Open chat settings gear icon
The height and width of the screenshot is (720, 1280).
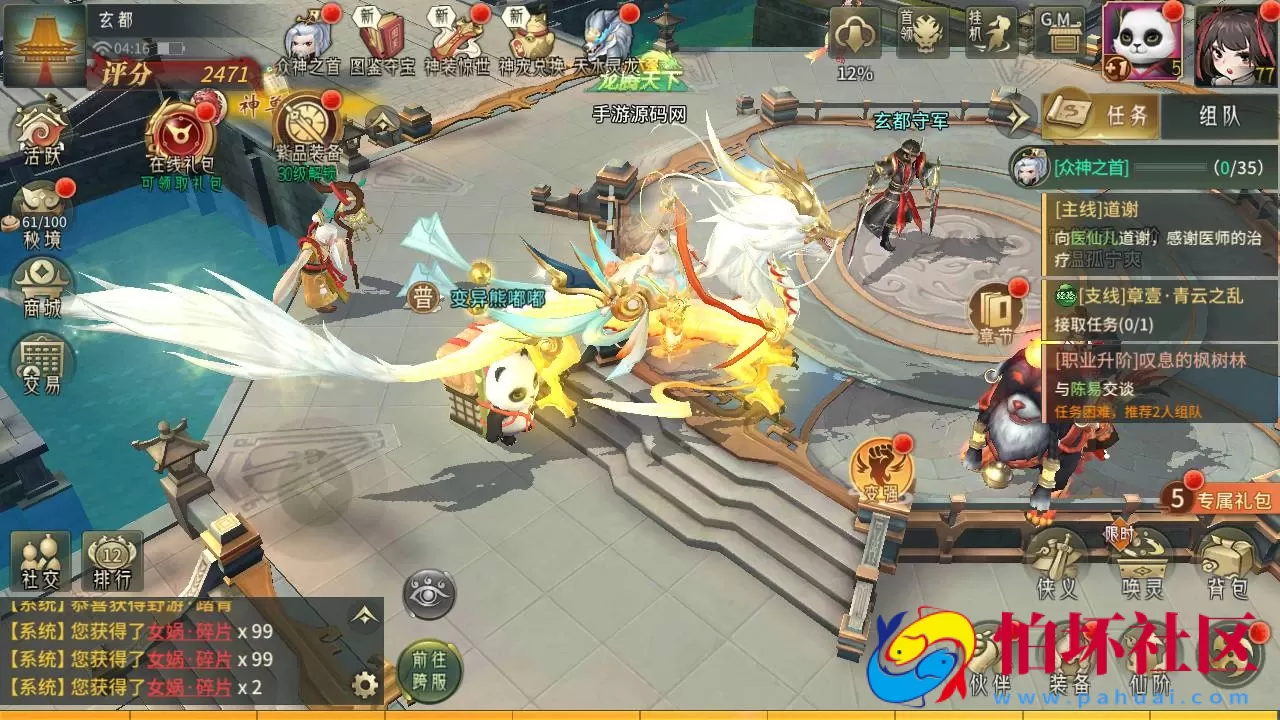[366, 685]
